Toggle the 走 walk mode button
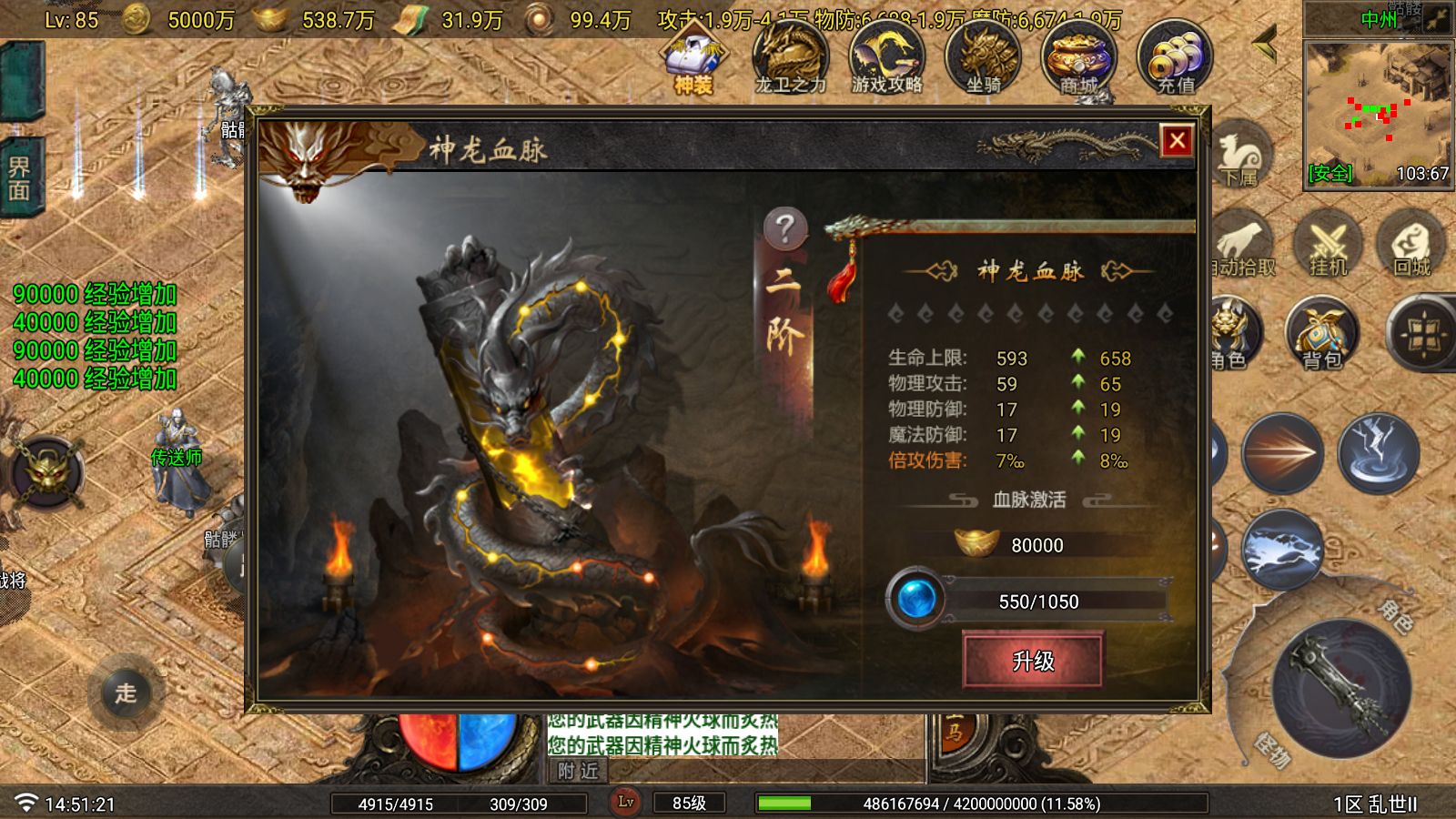This screenshot has height=819, width=1456. coord(126,693)
